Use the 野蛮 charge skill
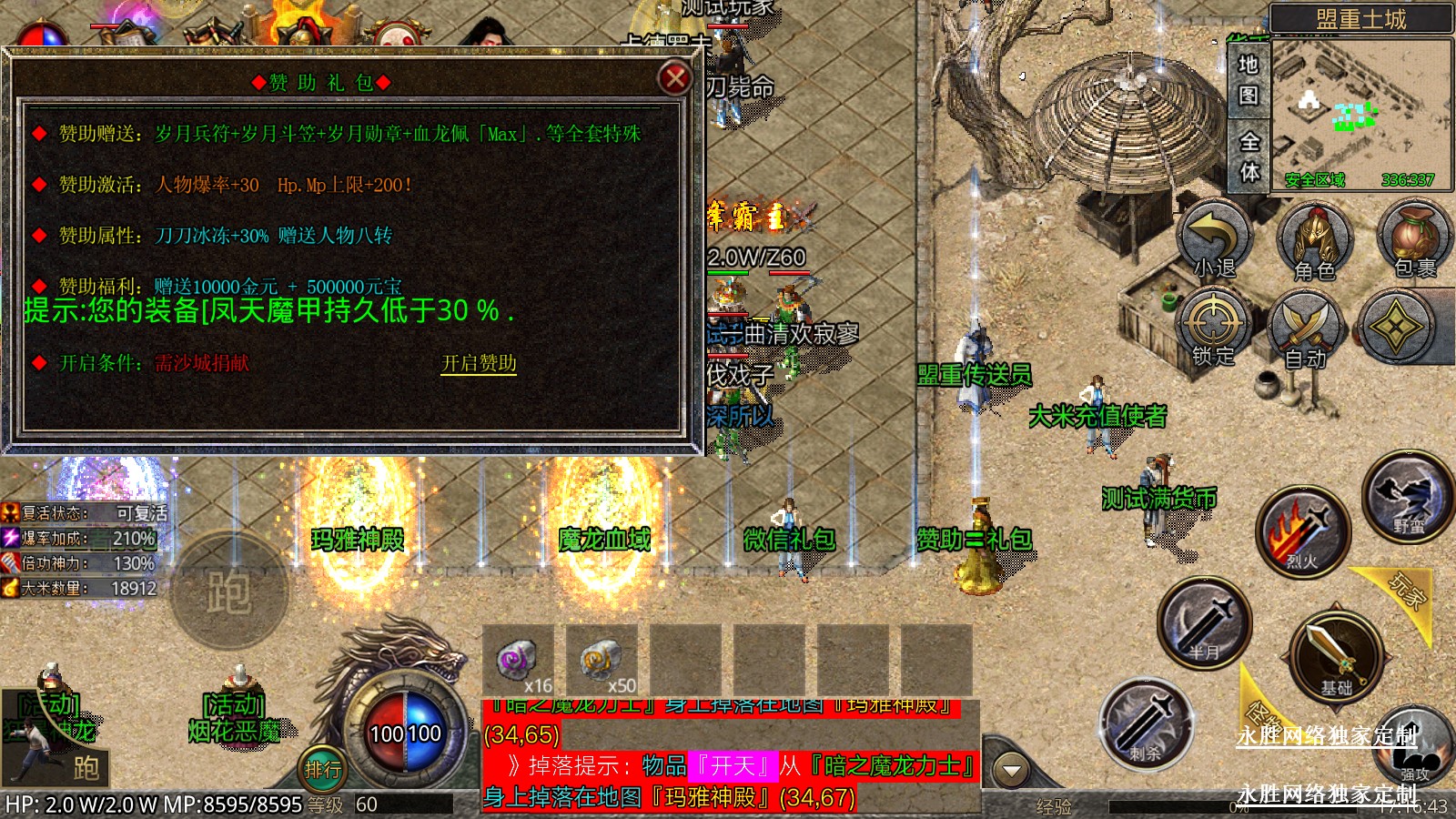Screen dimensions: 1456x819 click(x=1407, y=497)
